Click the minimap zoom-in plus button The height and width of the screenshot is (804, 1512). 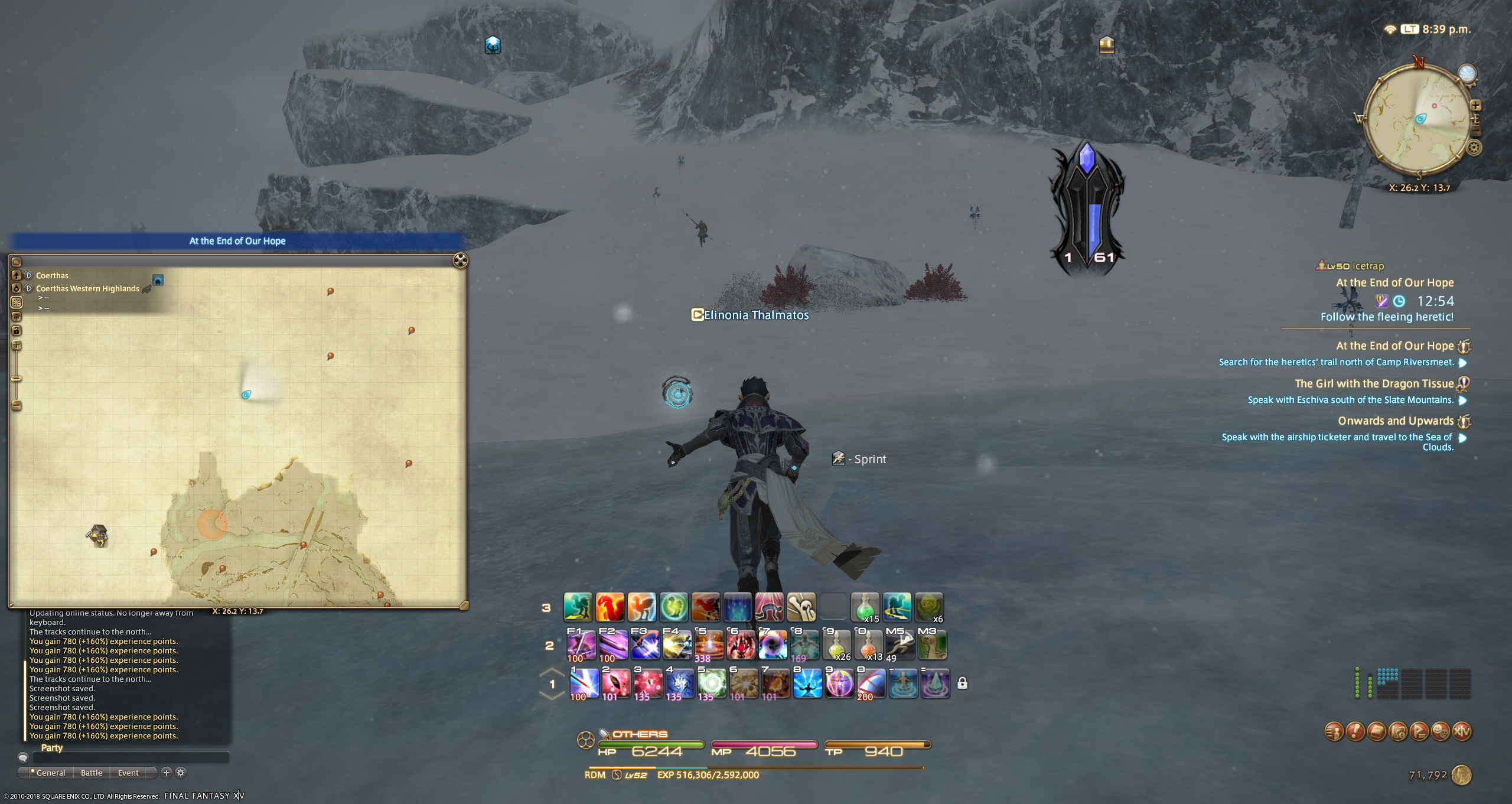click(1475, 105)
